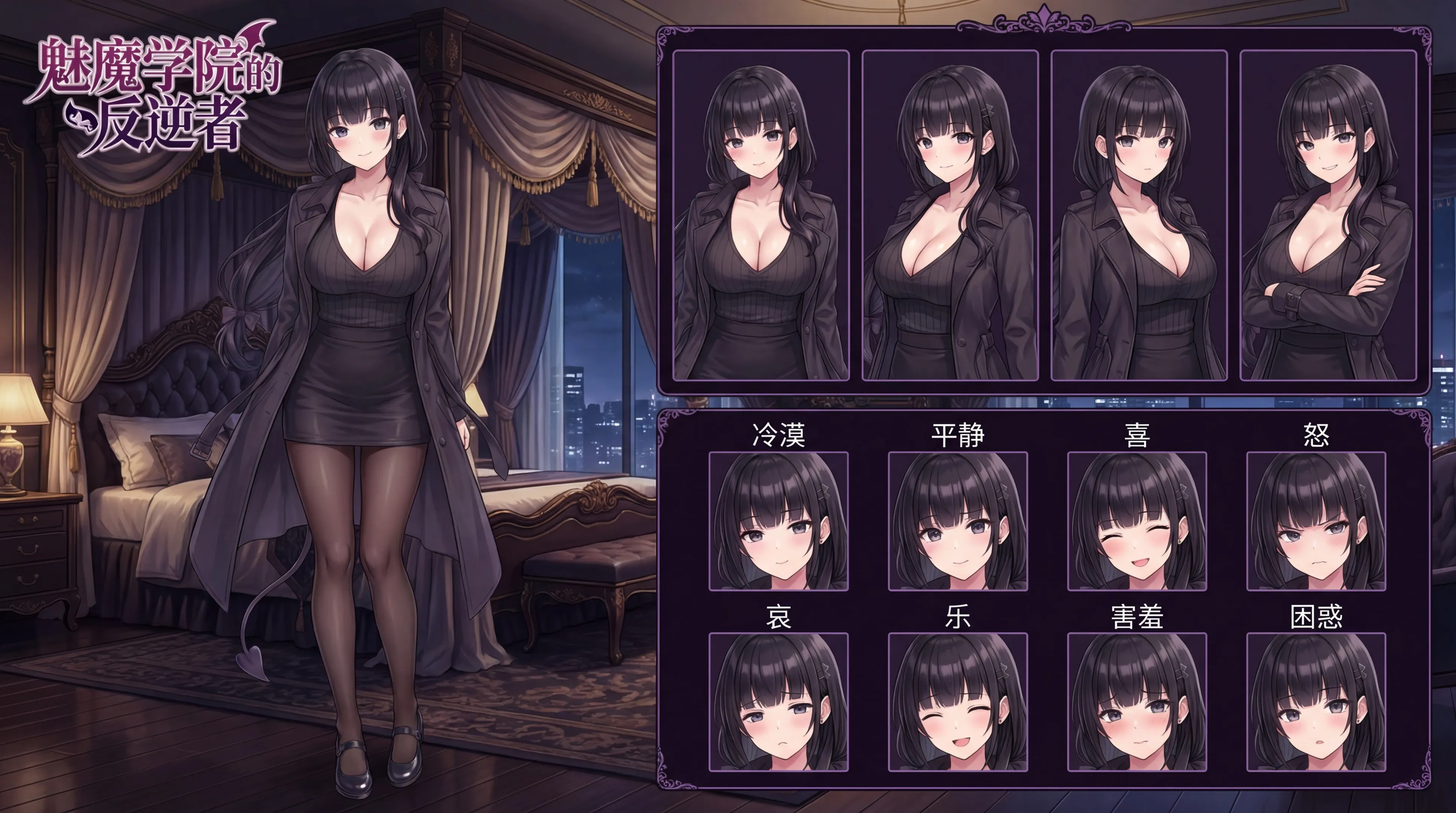Select the 哀 sad expression portrait

[778, 702]
